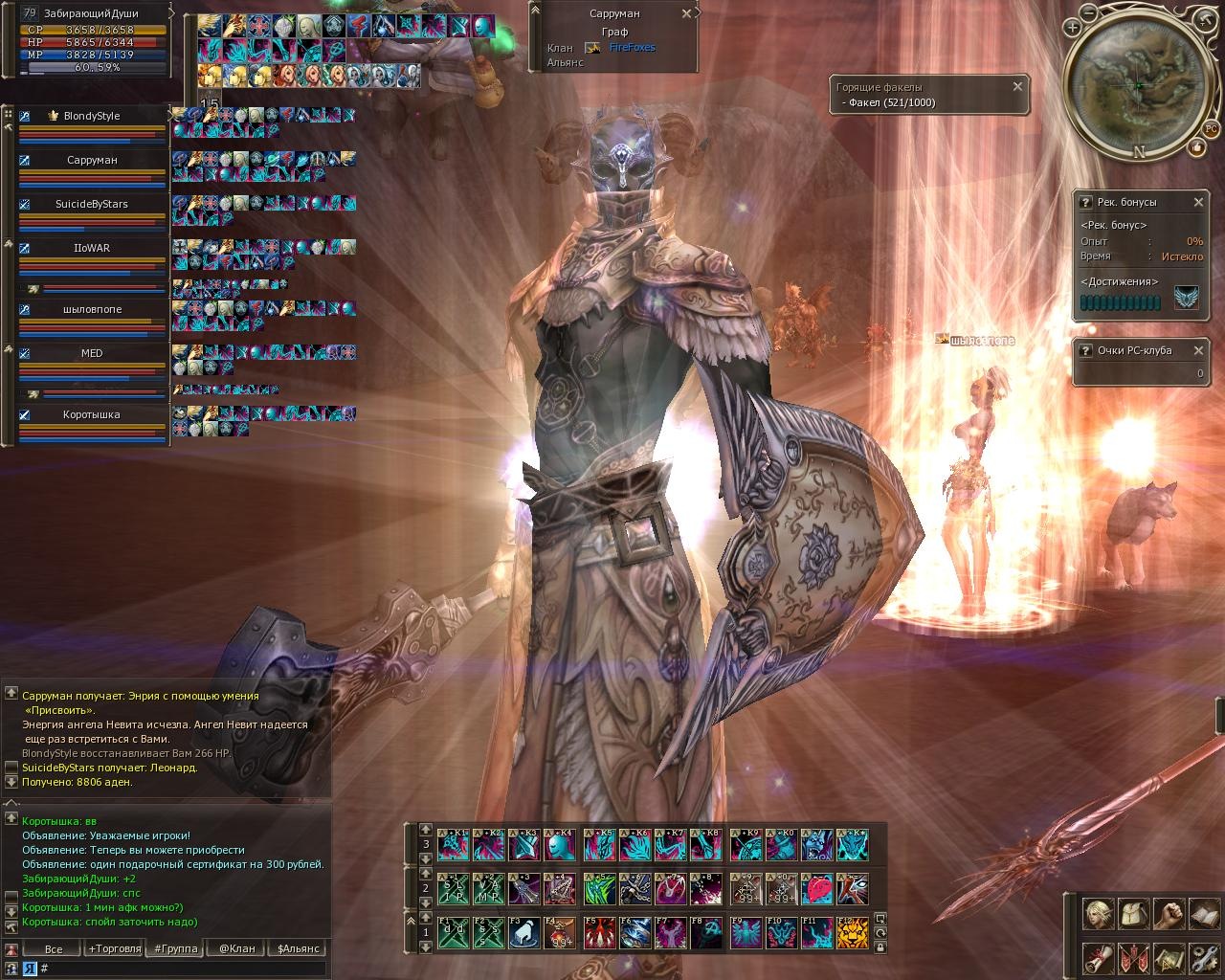The width and height of the screenshot is (1225, 980).
Task: Switch to the +Торговля chat tab
Action: point(112,949)
